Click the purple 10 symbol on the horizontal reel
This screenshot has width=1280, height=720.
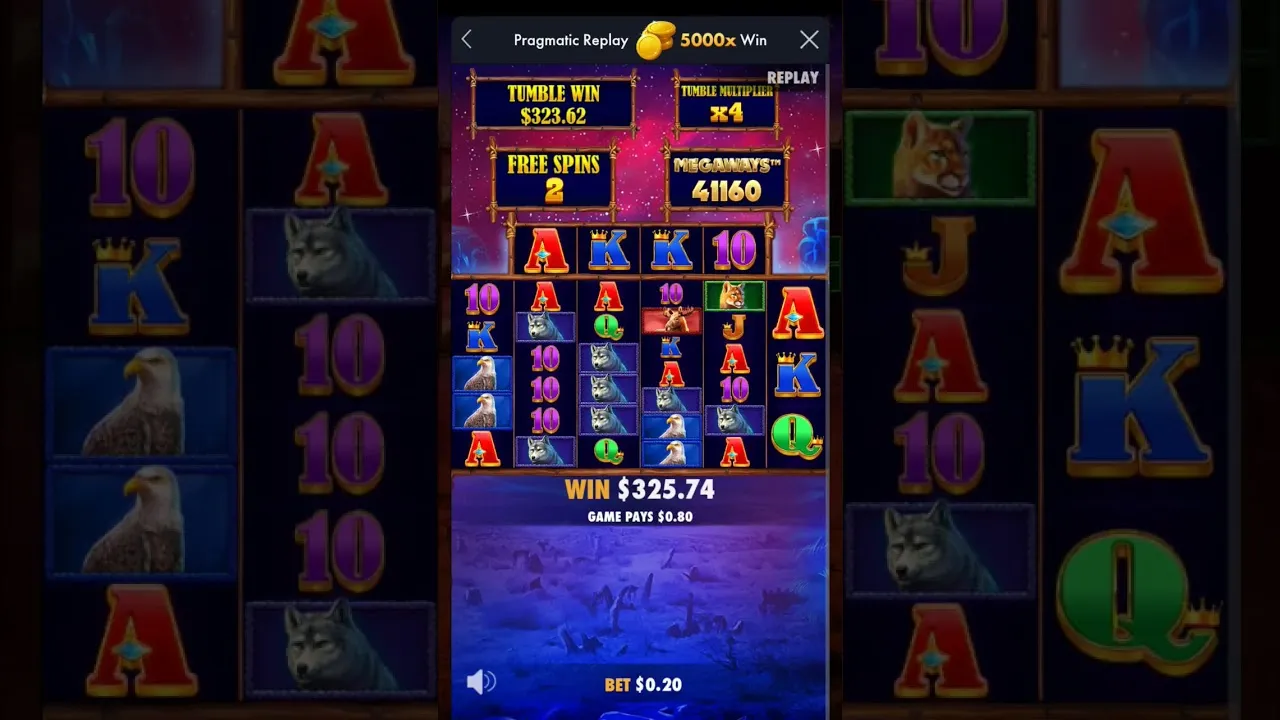[x=733, y=250]
